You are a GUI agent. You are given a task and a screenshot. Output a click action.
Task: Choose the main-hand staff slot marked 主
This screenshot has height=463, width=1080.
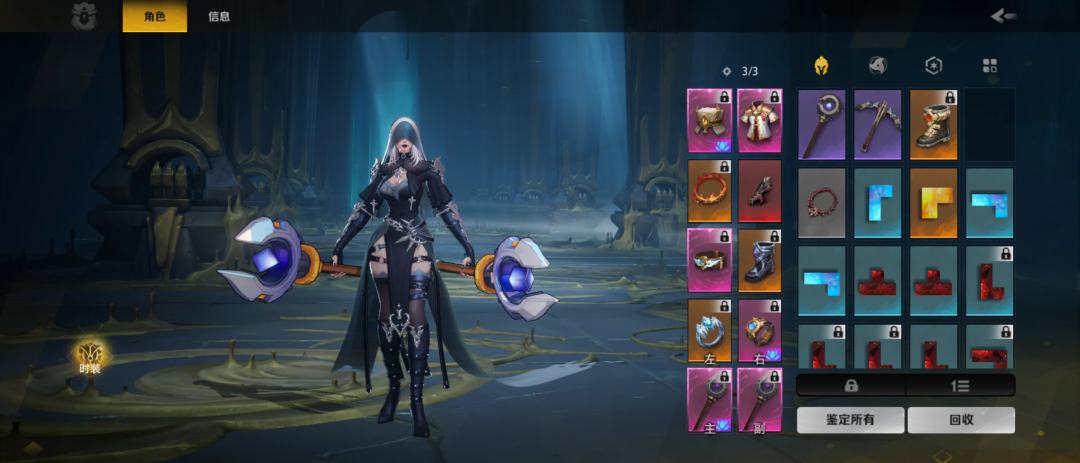coord(709,399)
